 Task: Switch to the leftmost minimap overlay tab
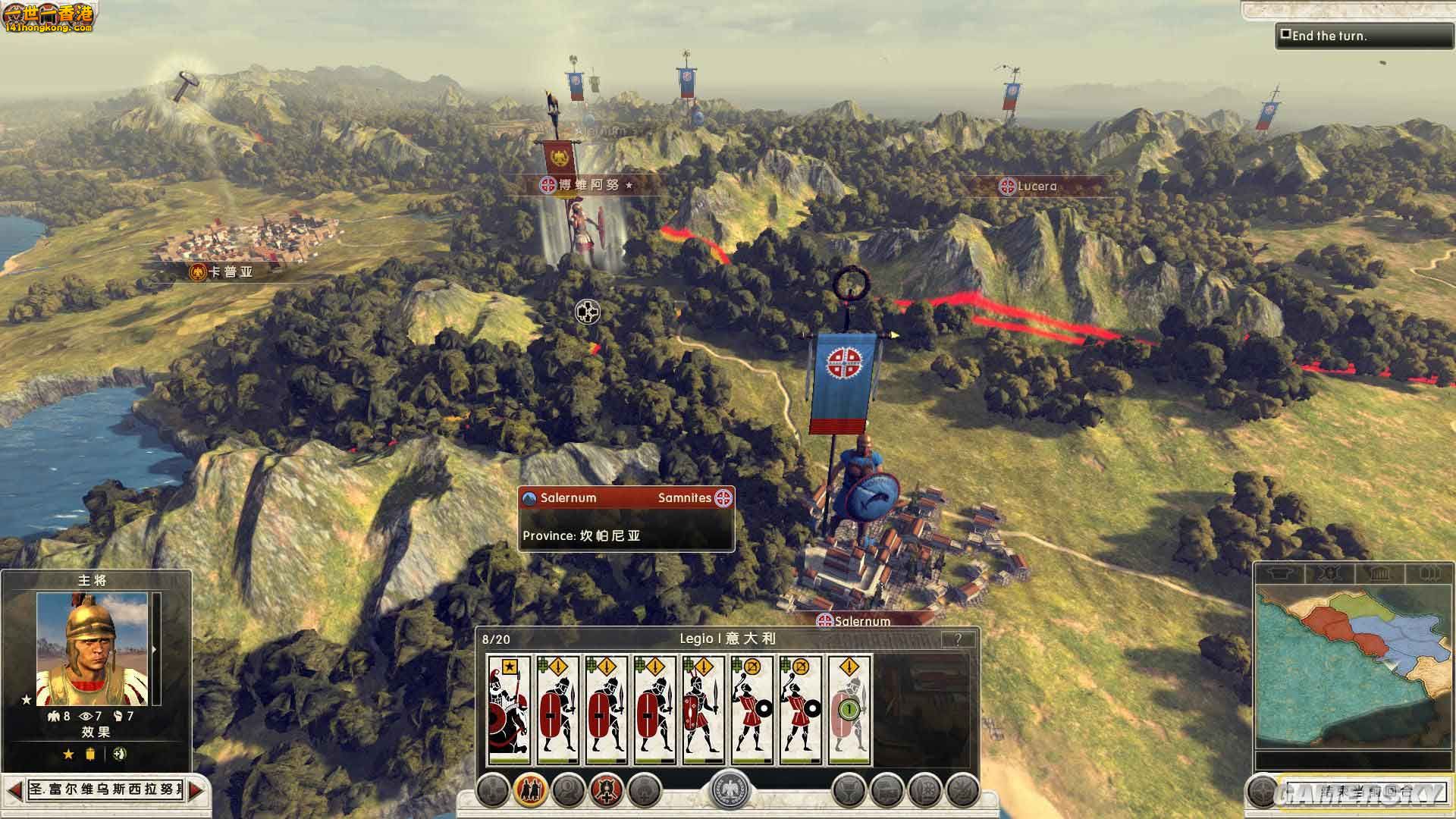coord(1281,573)
